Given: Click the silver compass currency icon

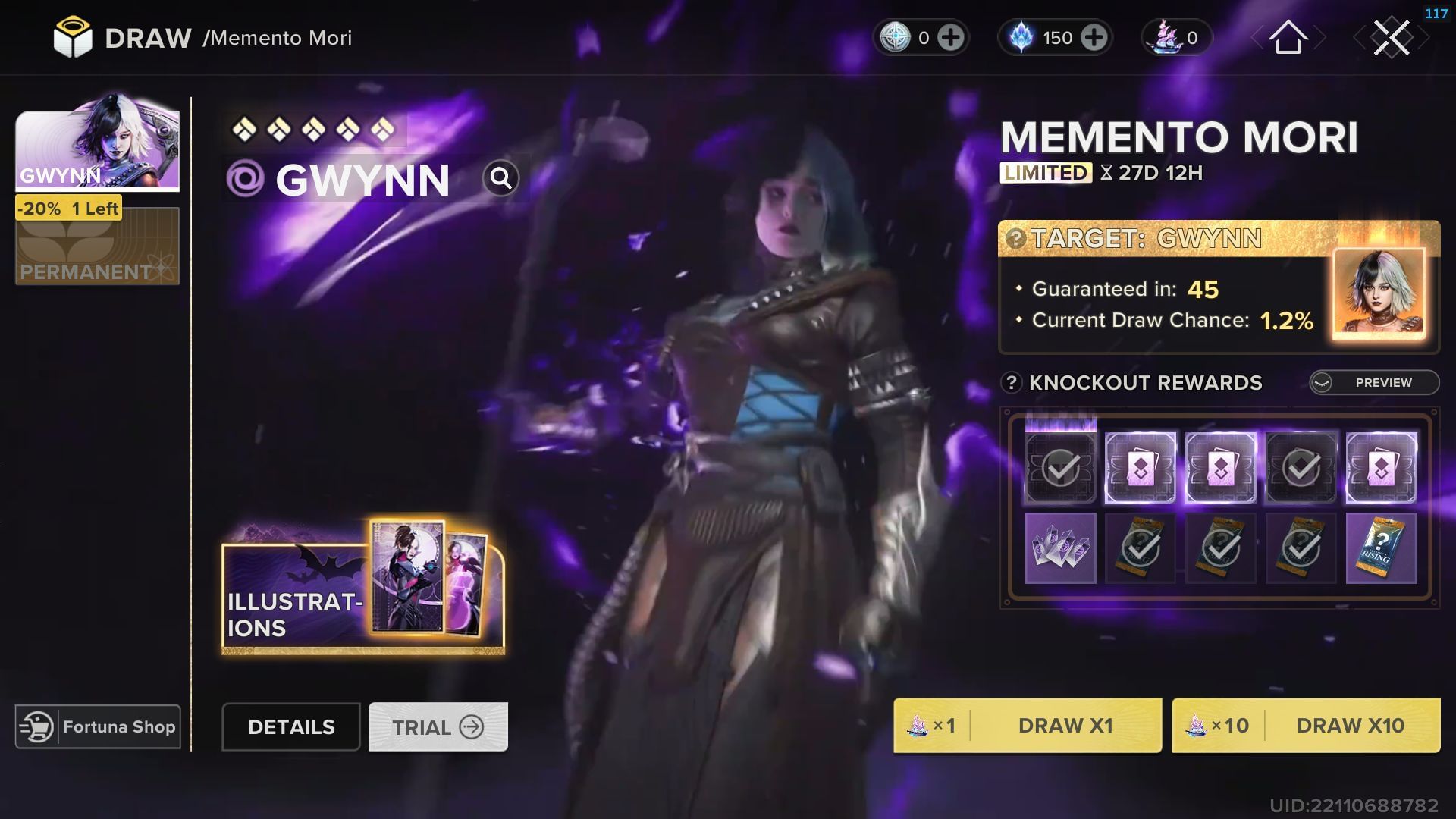Looking at the screenshot, I should click(x=896, y=38).
